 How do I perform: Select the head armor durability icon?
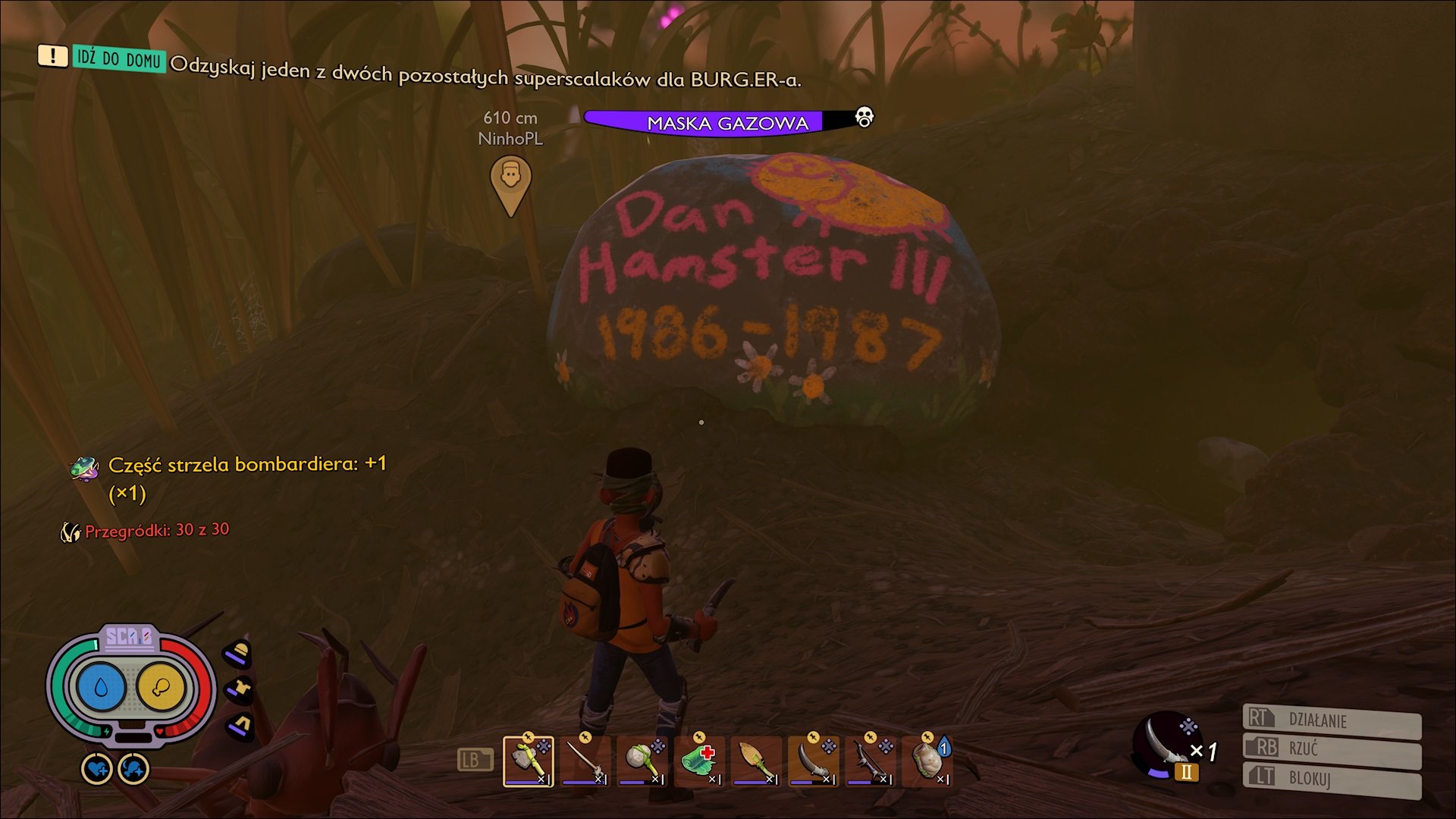pos(239,653)
